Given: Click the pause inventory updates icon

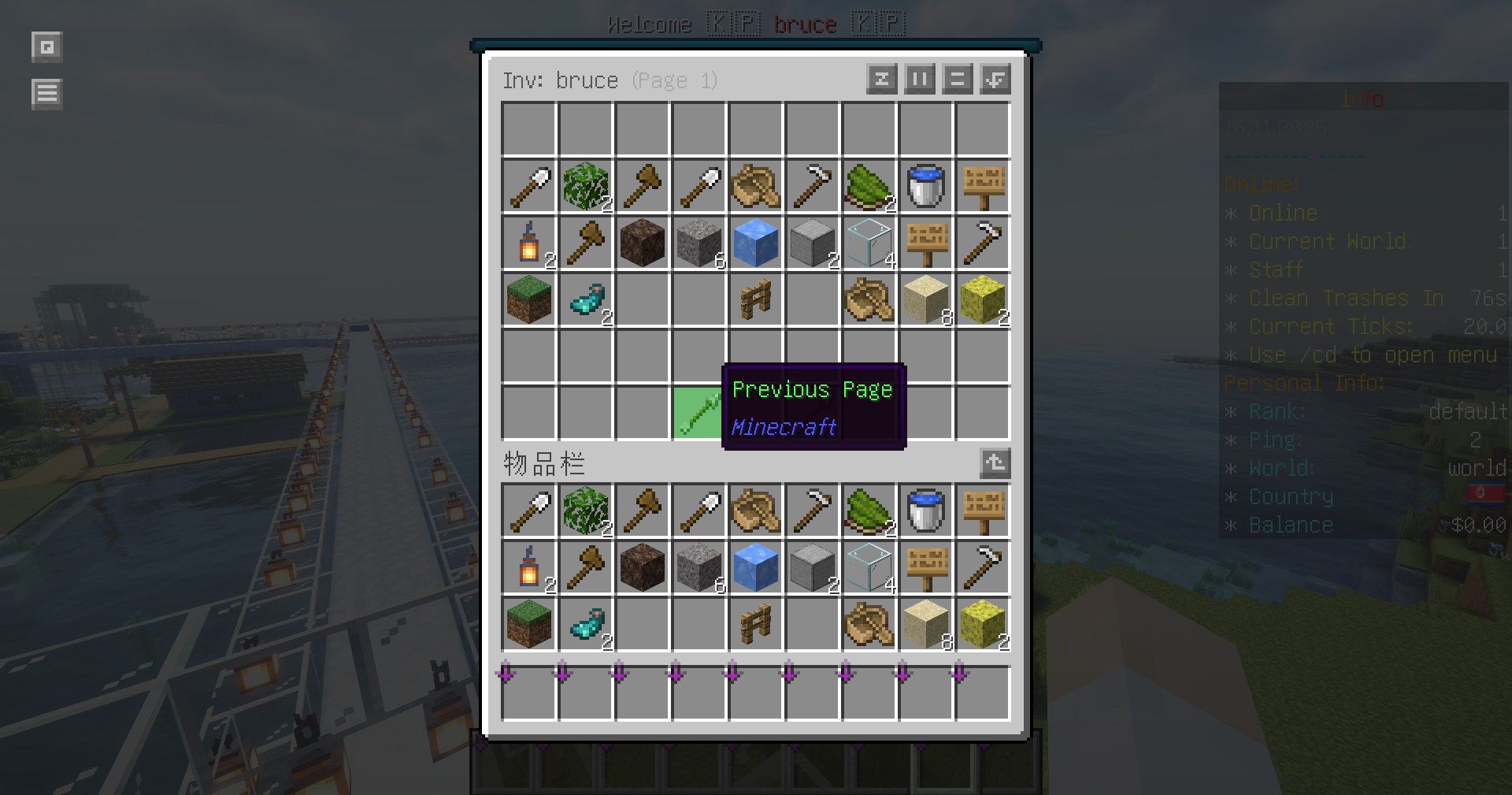Looking at the screenshot, I should [919, 79].
